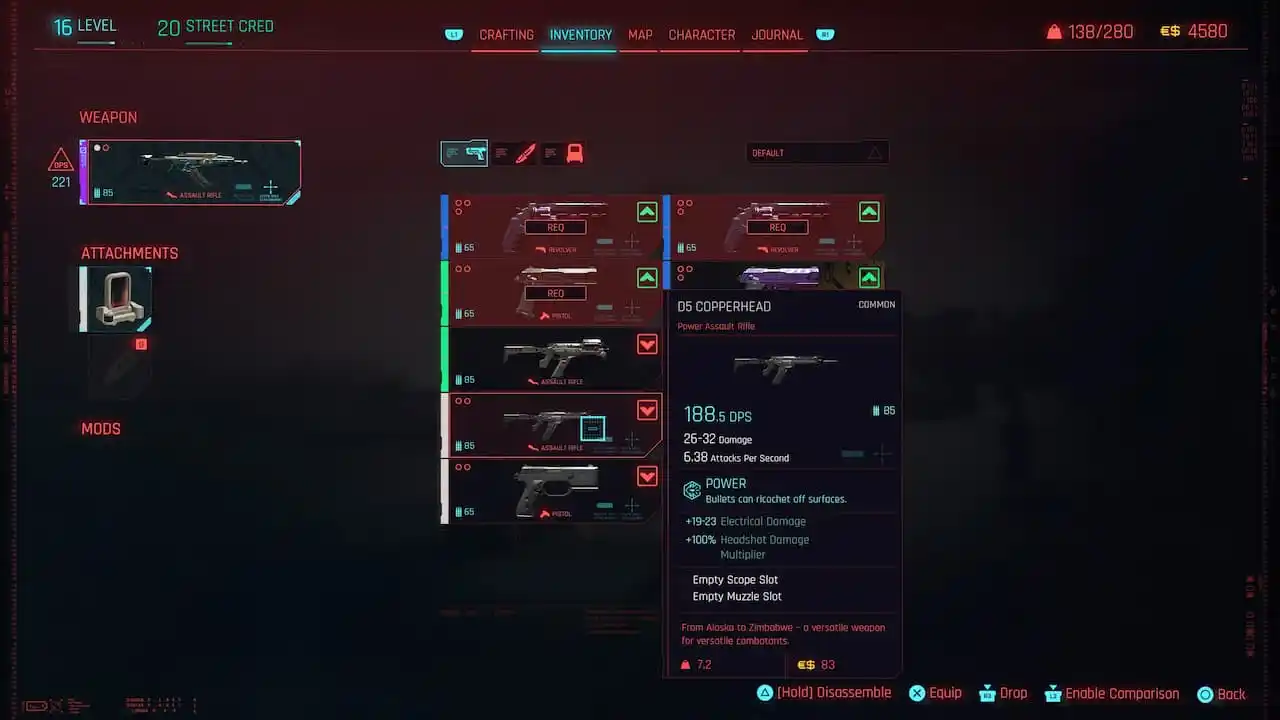Expand the sort triangle next to DEFAULT
This screenshot has height=720, width=1280.
876,152
